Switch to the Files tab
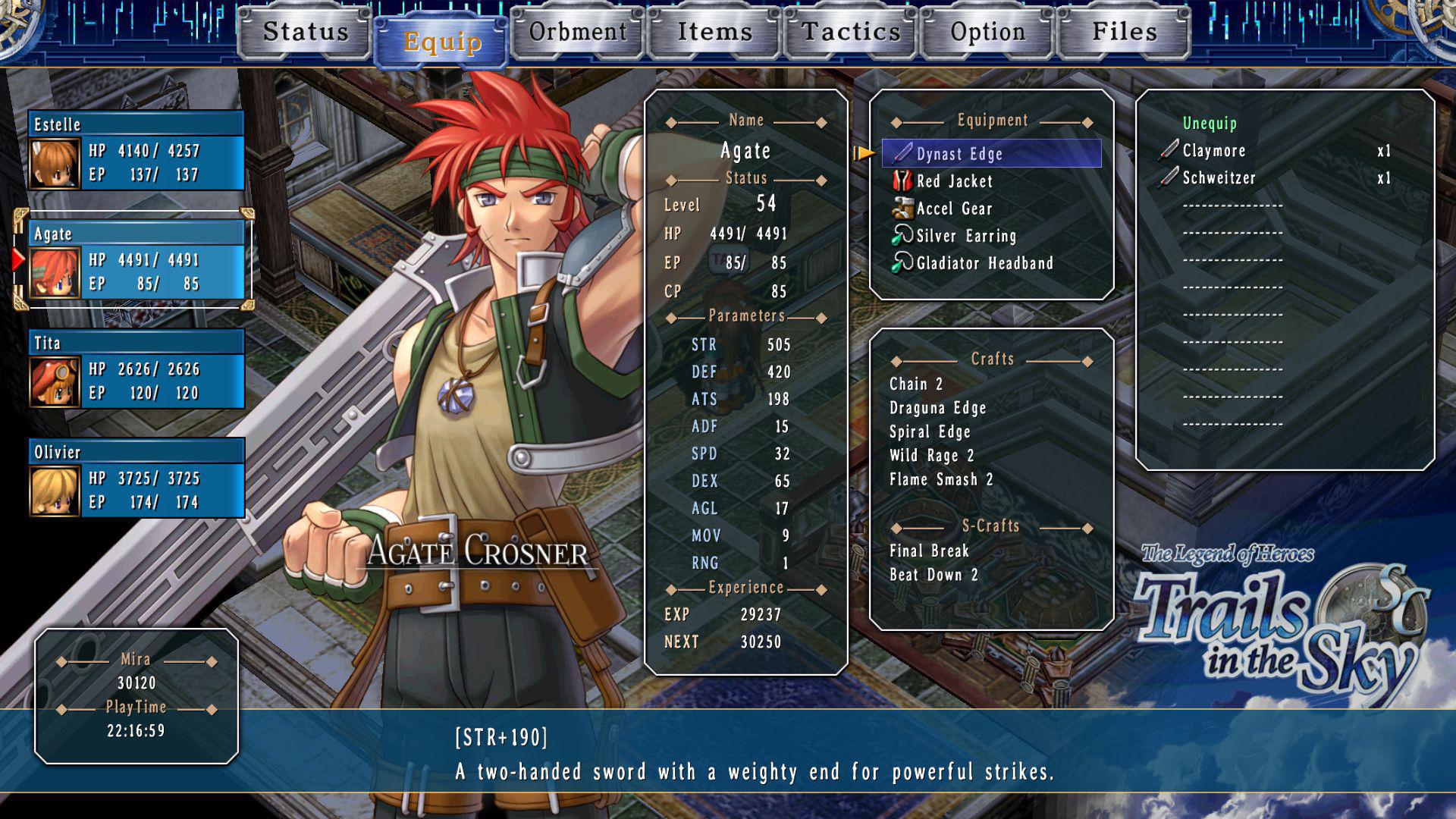 click(1124, 32)
